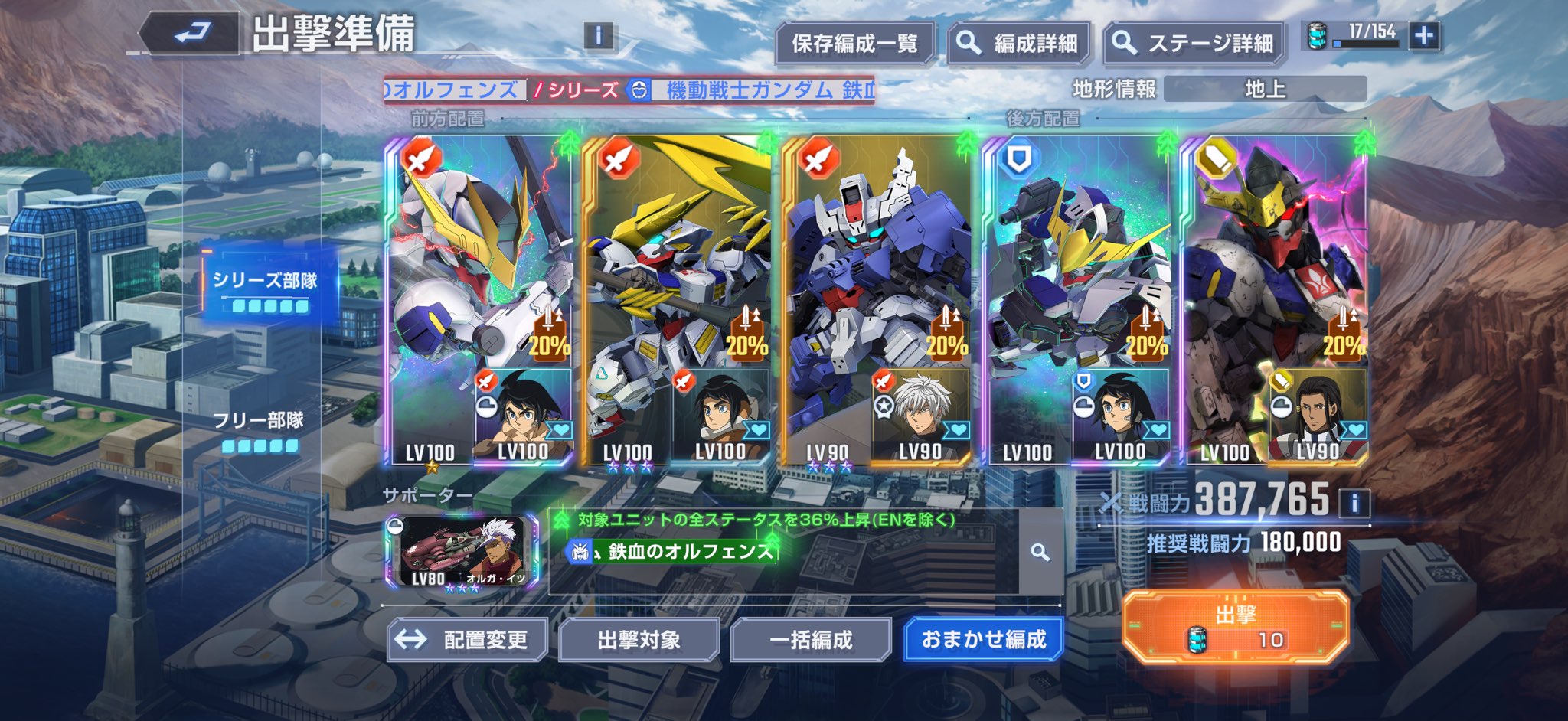Open 保存編成一覧 saved formations list
The image size is (1568, 721).
tap(854, 44)
